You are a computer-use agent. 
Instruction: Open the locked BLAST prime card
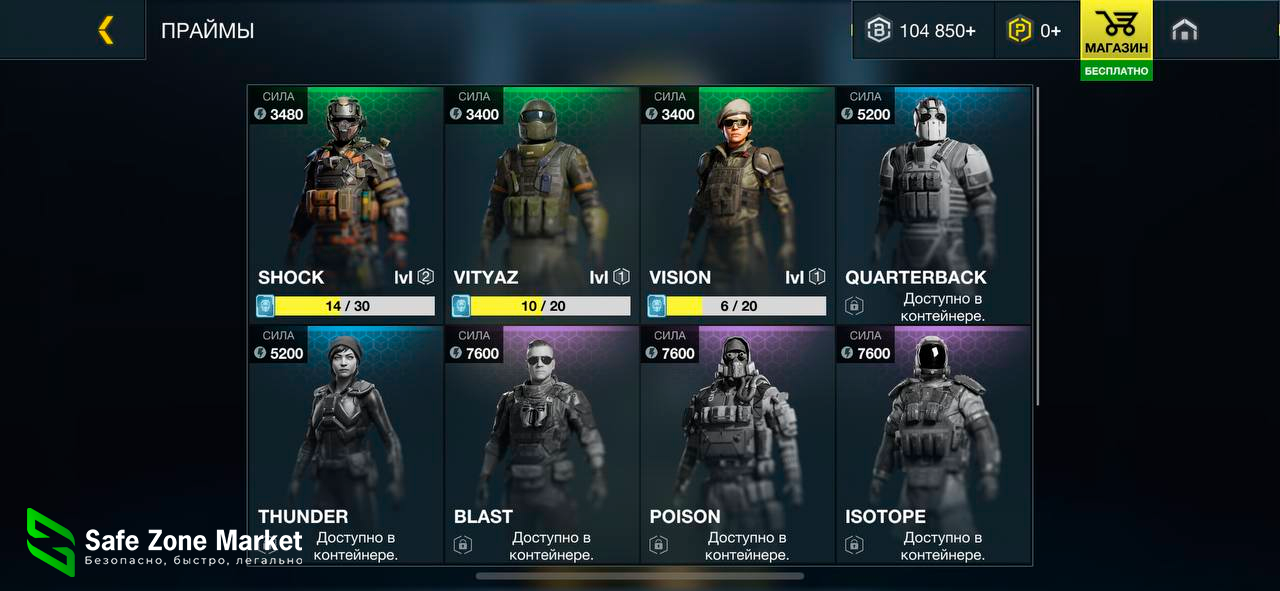tap(541, 440)
